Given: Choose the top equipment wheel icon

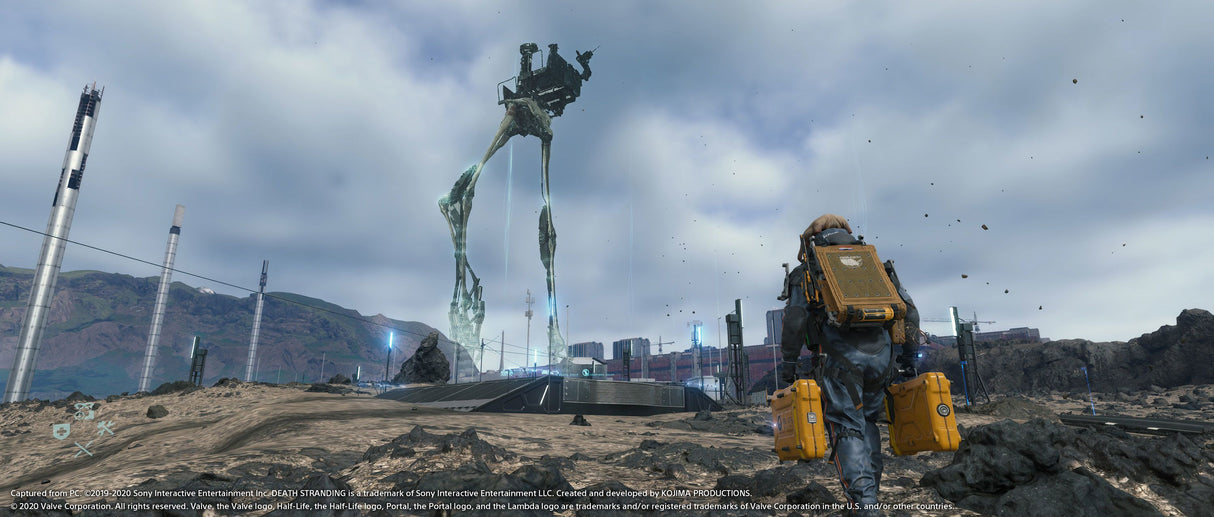Looking at the screenshot, I should (85, 410).
